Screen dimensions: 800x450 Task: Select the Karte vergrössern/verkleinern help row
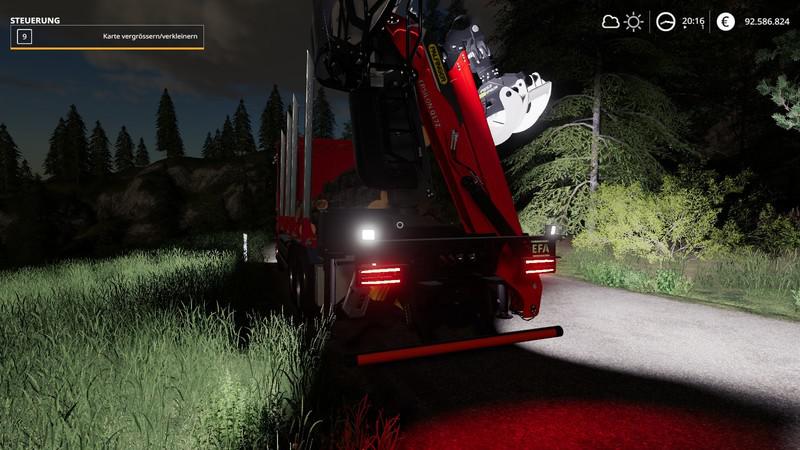pyautogui.click(x=107, y=37)
